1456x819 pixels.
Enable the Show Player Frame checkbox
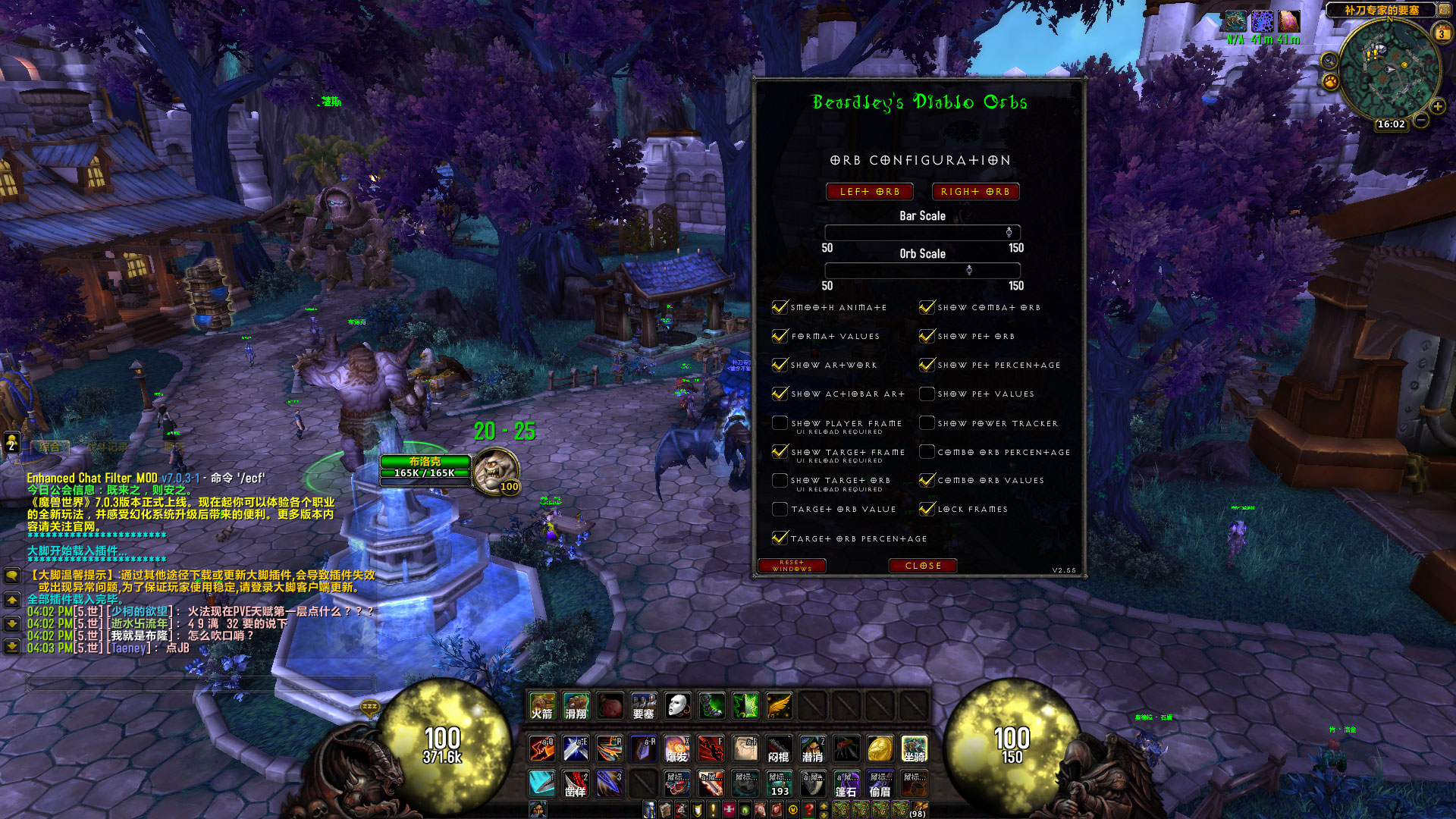(x=780, y=422)
